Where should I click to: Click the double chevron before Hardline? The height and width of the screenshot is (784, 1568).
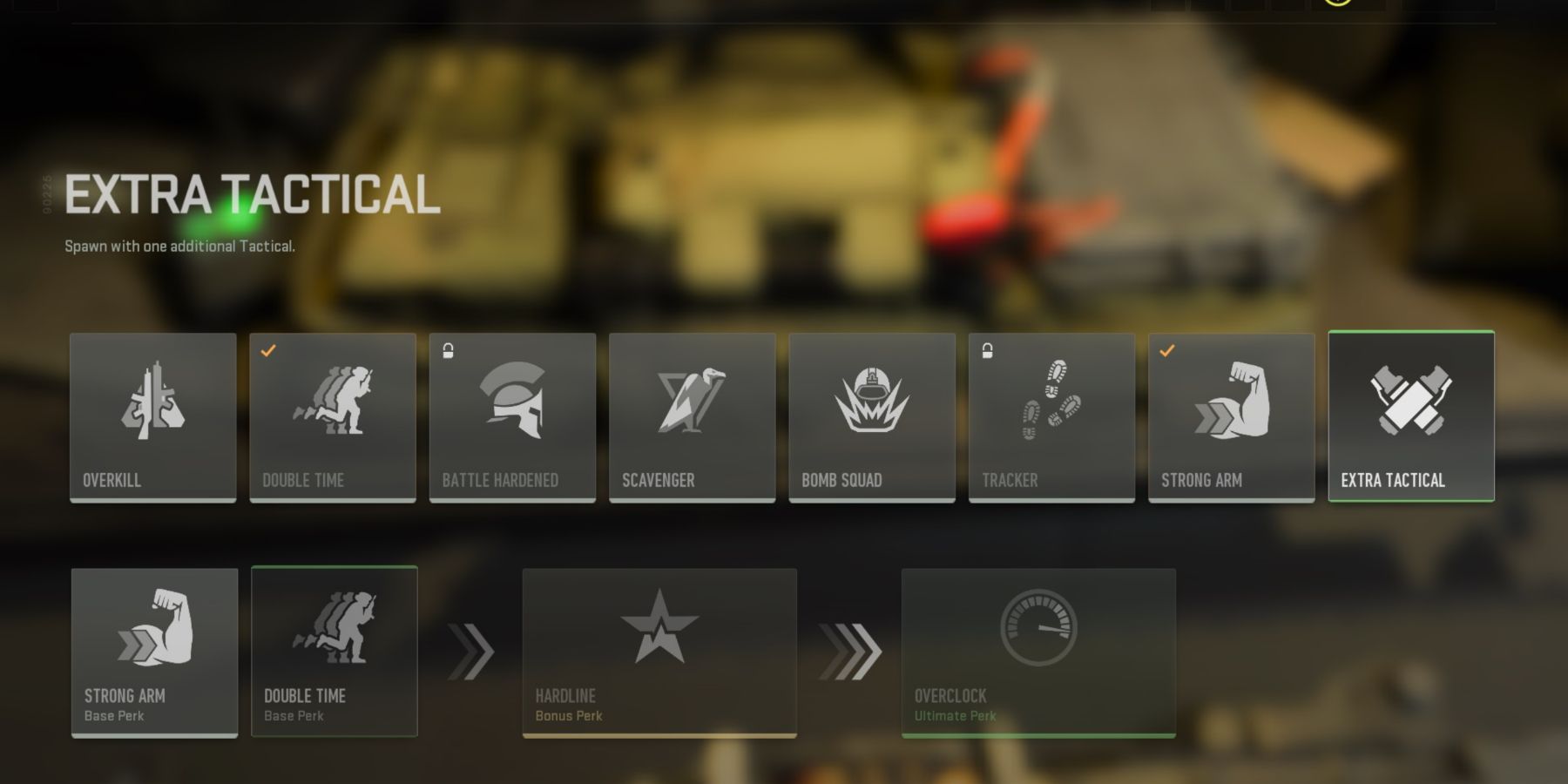click(x=470, y=649)
